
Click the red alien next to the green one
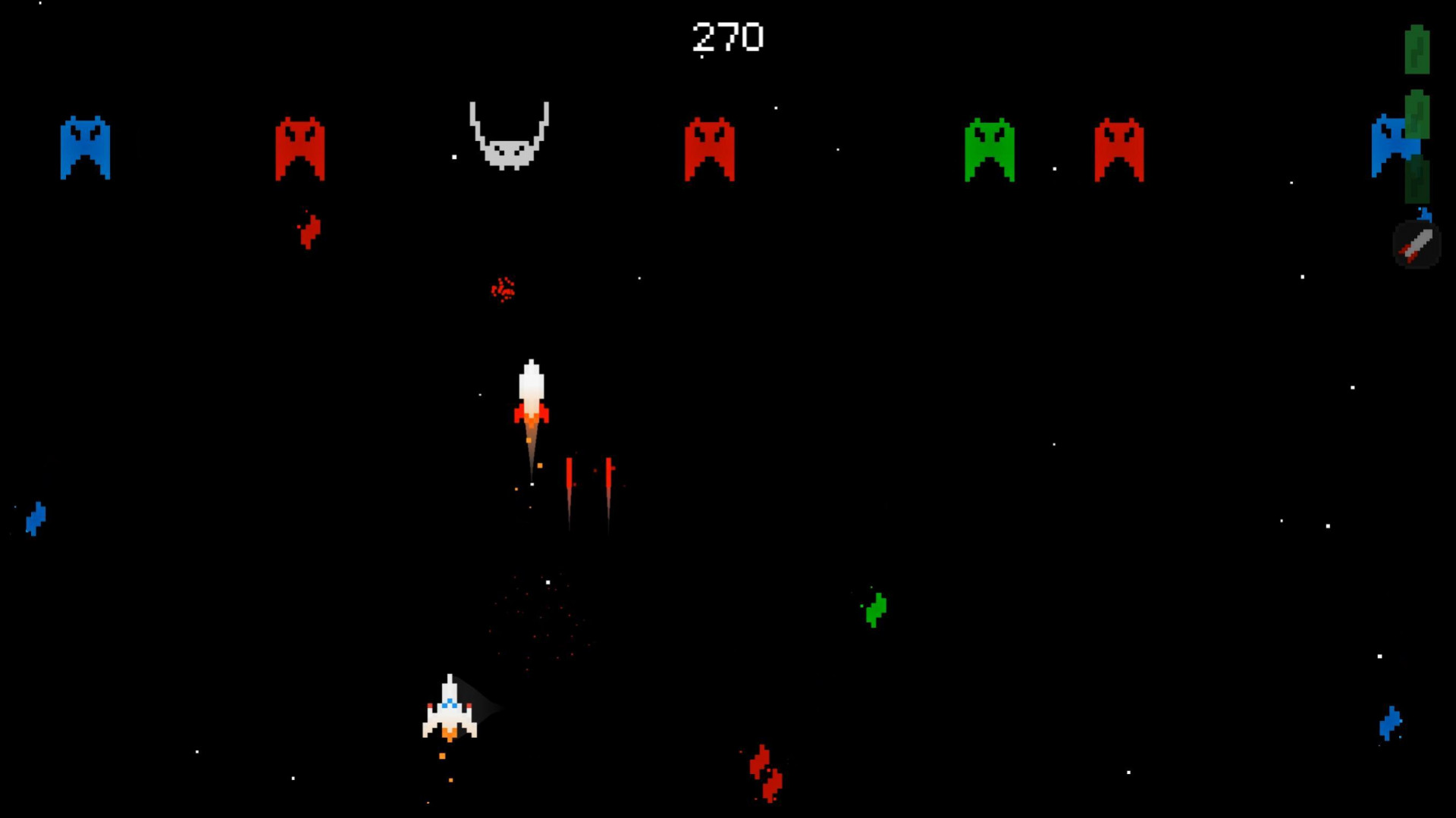pos(1119,149)
